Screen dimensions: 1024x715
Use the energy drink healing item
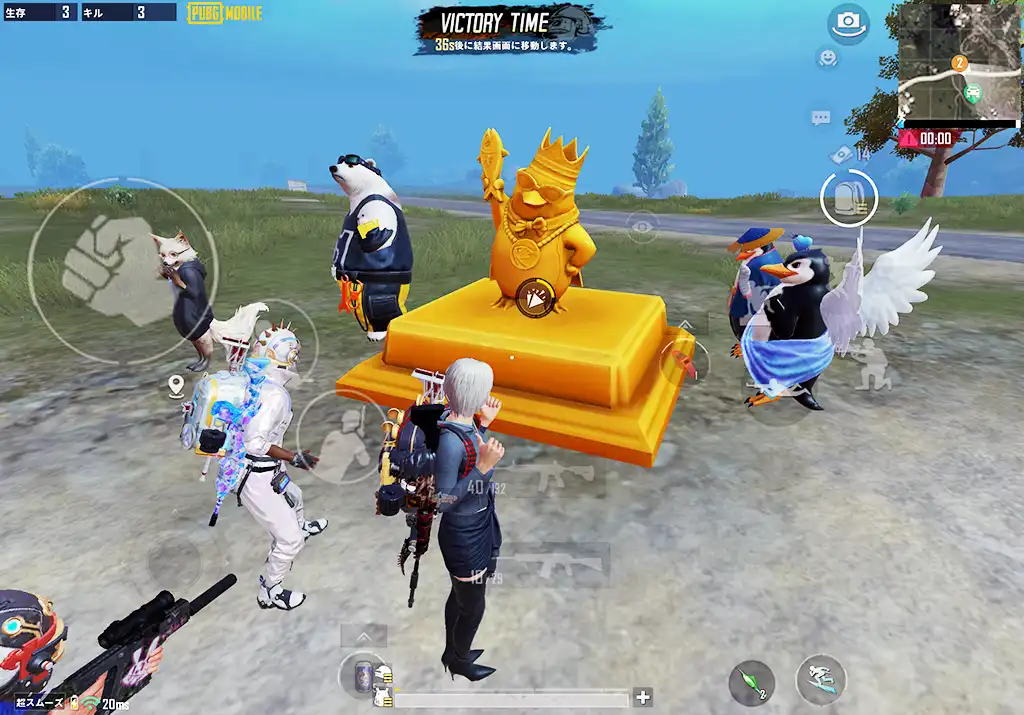[x=364, y=674]
